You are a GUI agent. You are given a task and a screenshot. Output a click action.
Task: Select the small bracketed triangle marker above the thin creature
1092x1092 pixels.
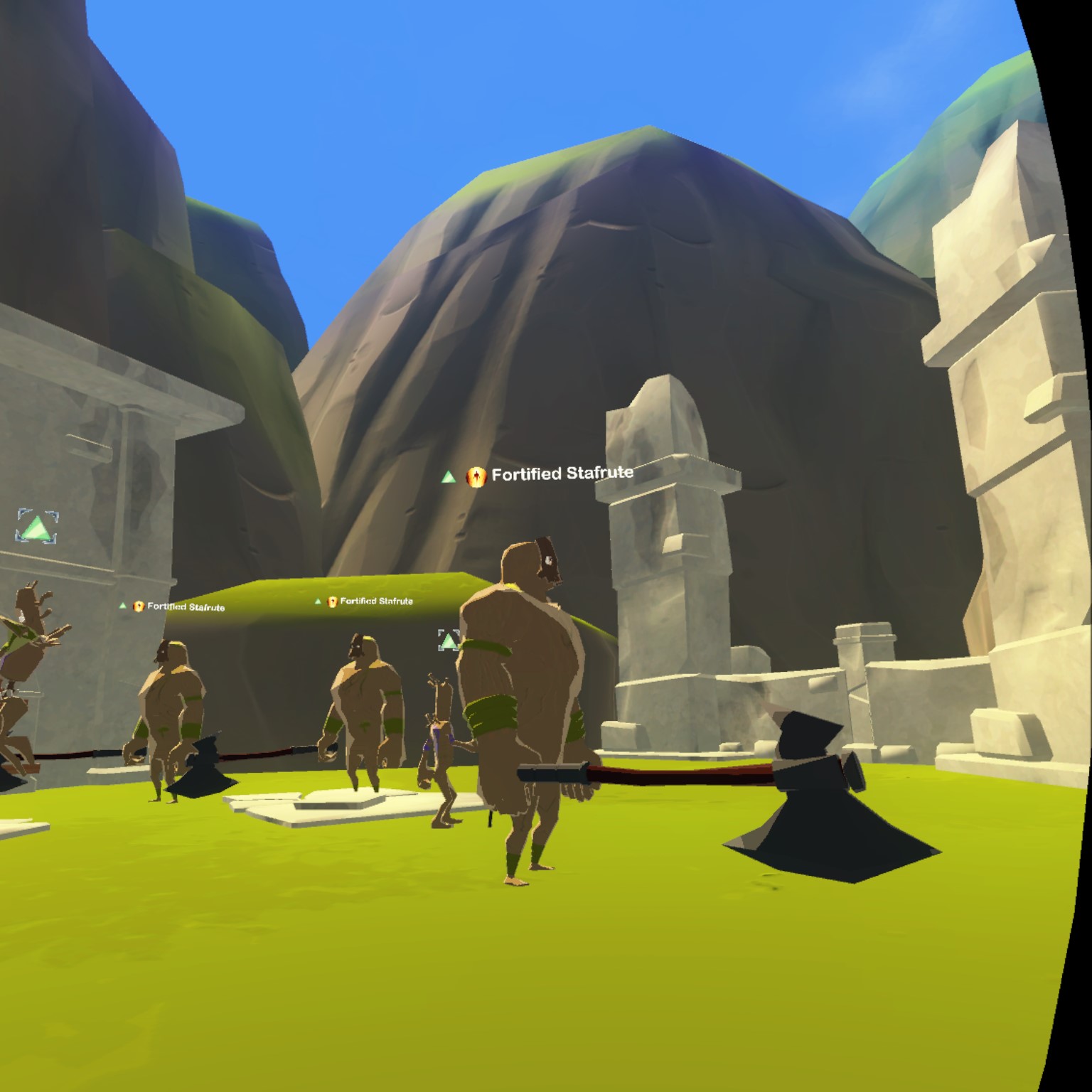point(448,641)
